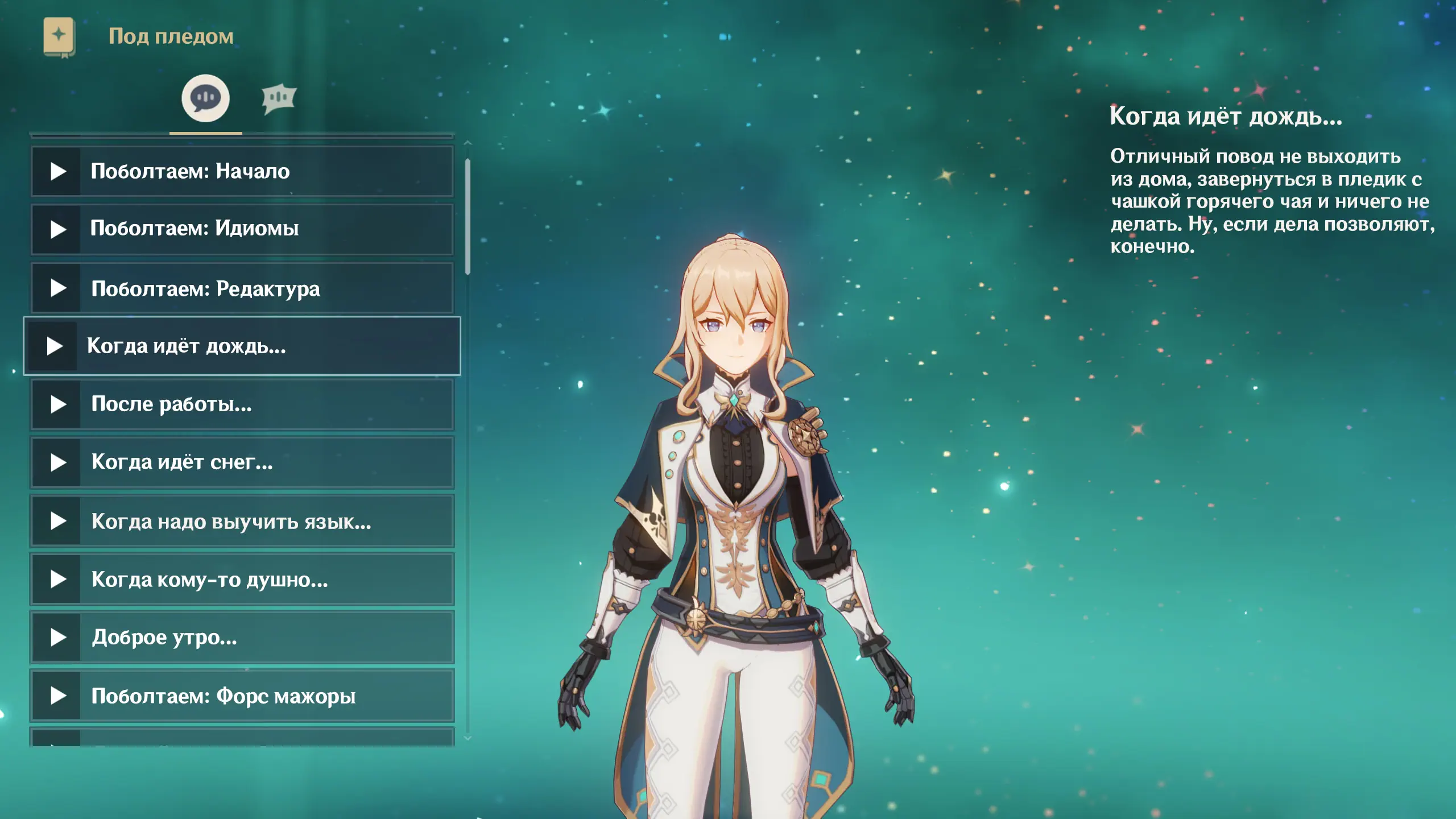Choose the "Поболтаем: Редактура" row
1456x819 pixels.
[x=242, y=288]
